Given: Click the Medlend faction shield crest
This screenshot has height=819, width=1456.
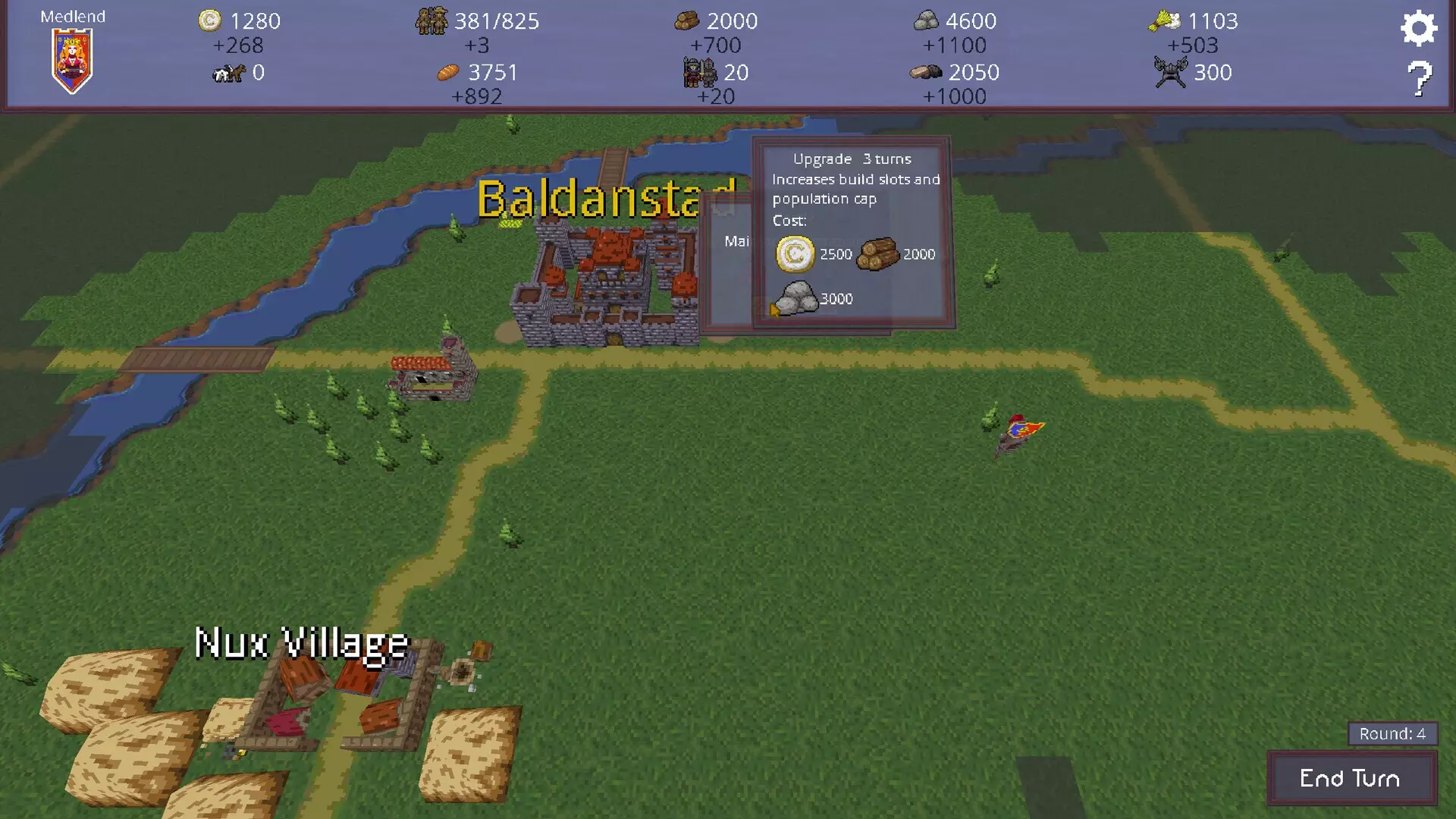Looking at the screenshot, I should coord(72,60).
